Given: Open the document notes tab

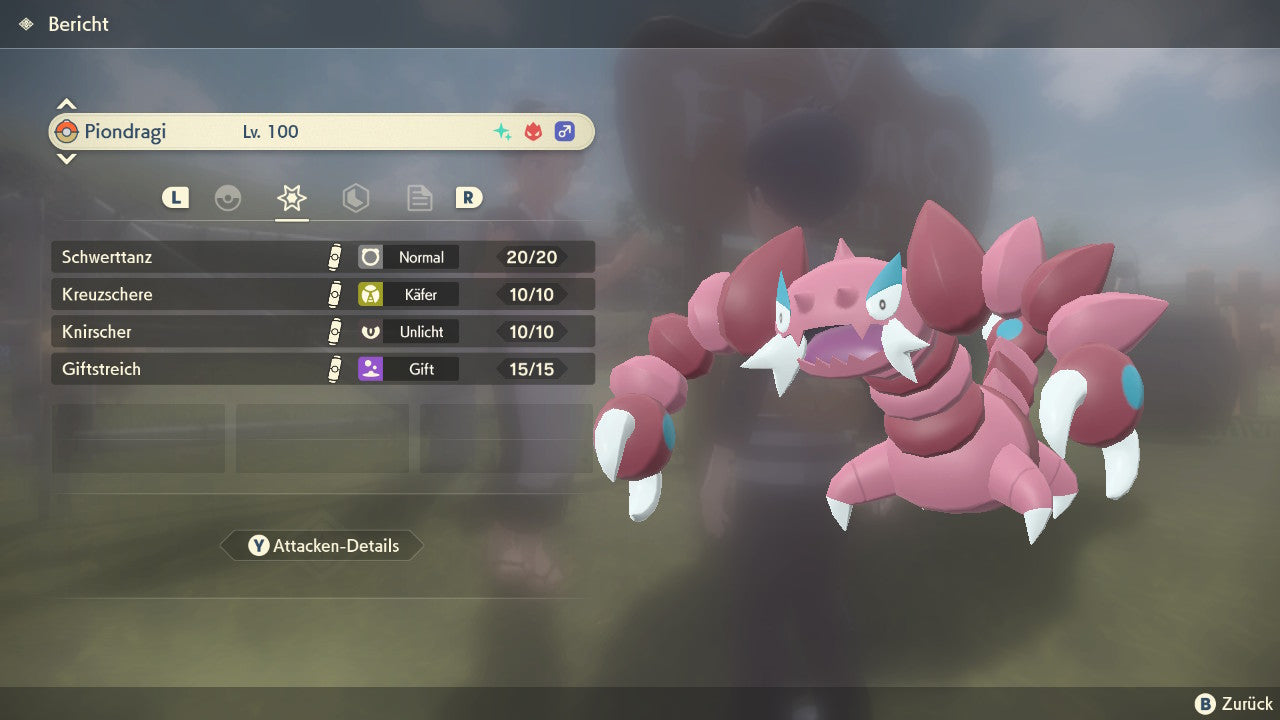Looking at the screenshot, I should click(x=419, y=198).
